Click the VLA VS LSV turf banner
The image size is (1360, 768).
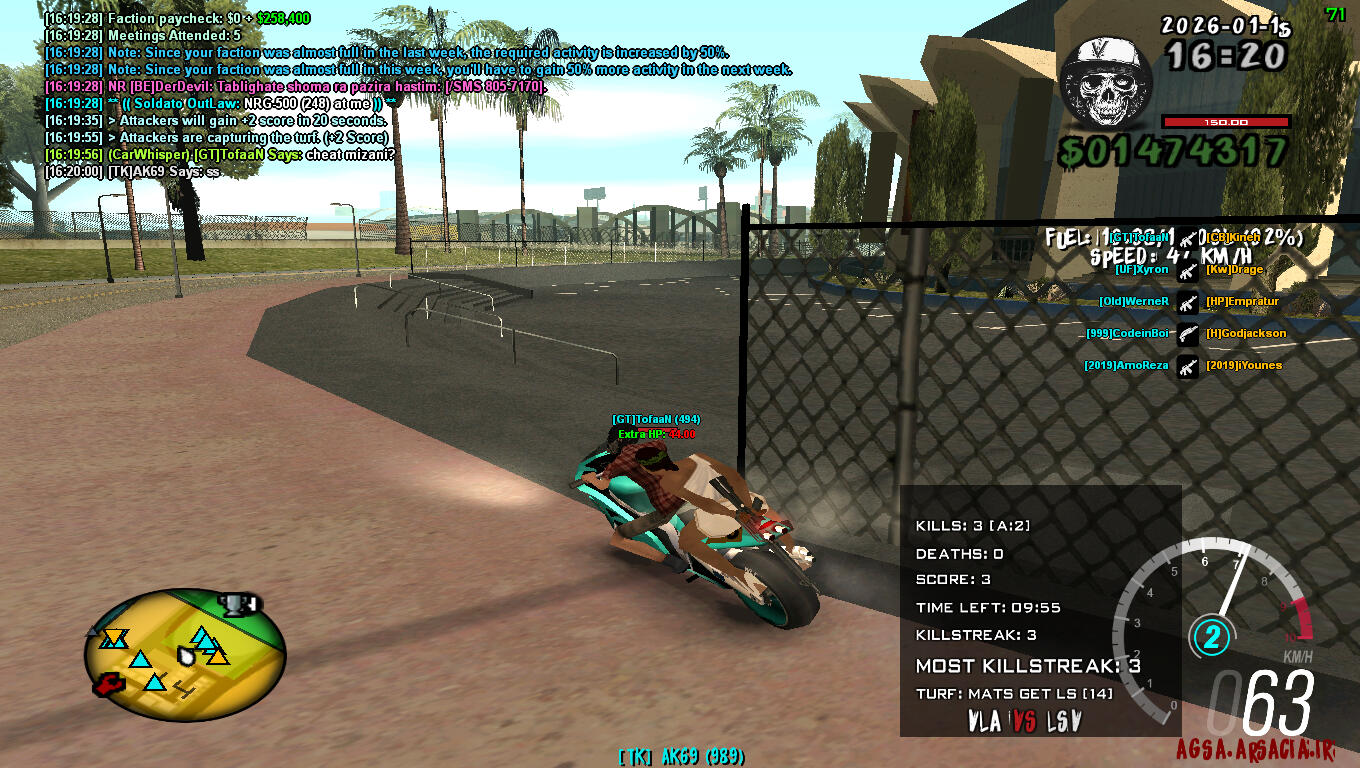point(1025,721)
